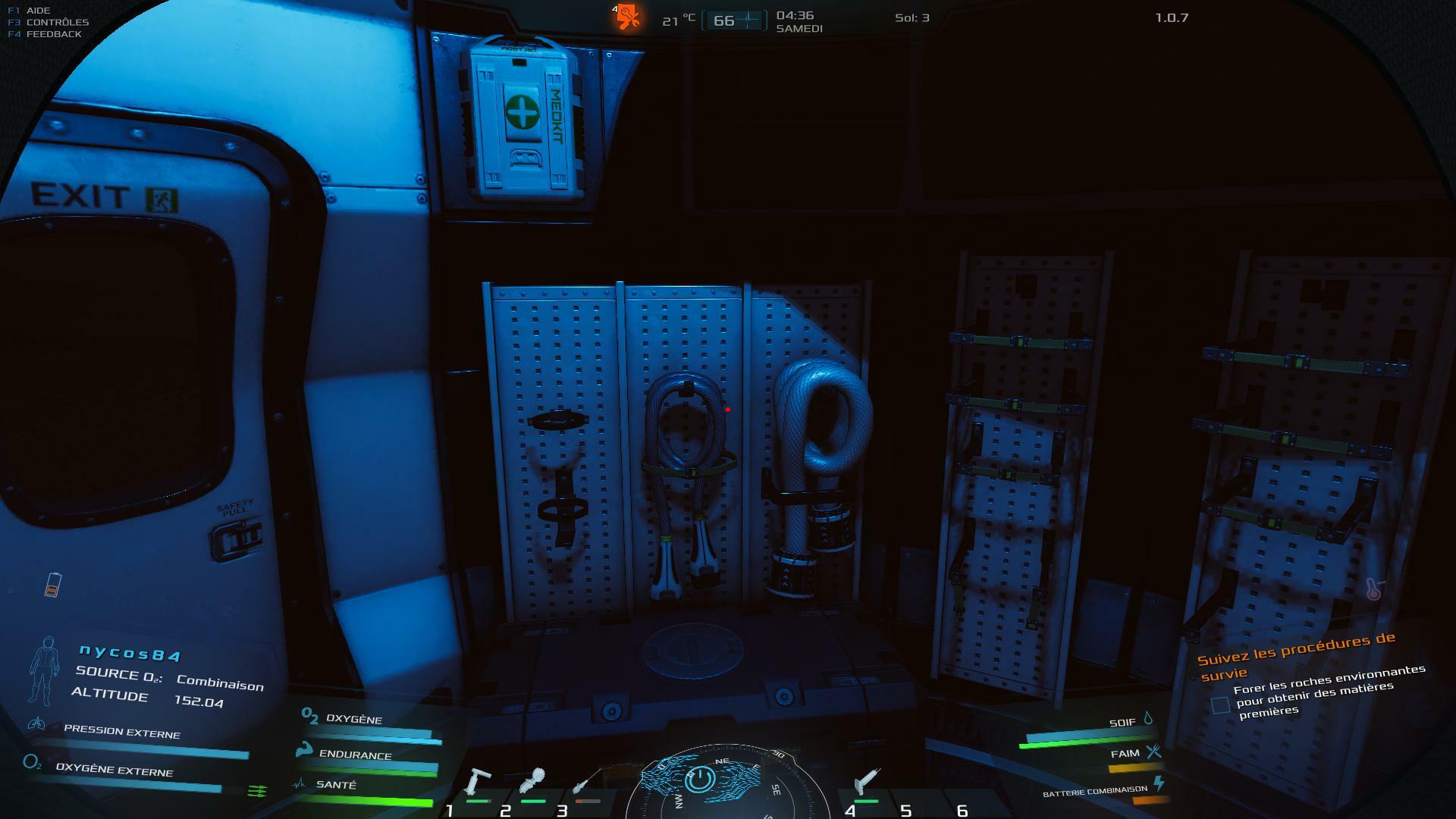
Task: Select the drill tool in hotbar slot 4
Action: (x=866, y=781)
